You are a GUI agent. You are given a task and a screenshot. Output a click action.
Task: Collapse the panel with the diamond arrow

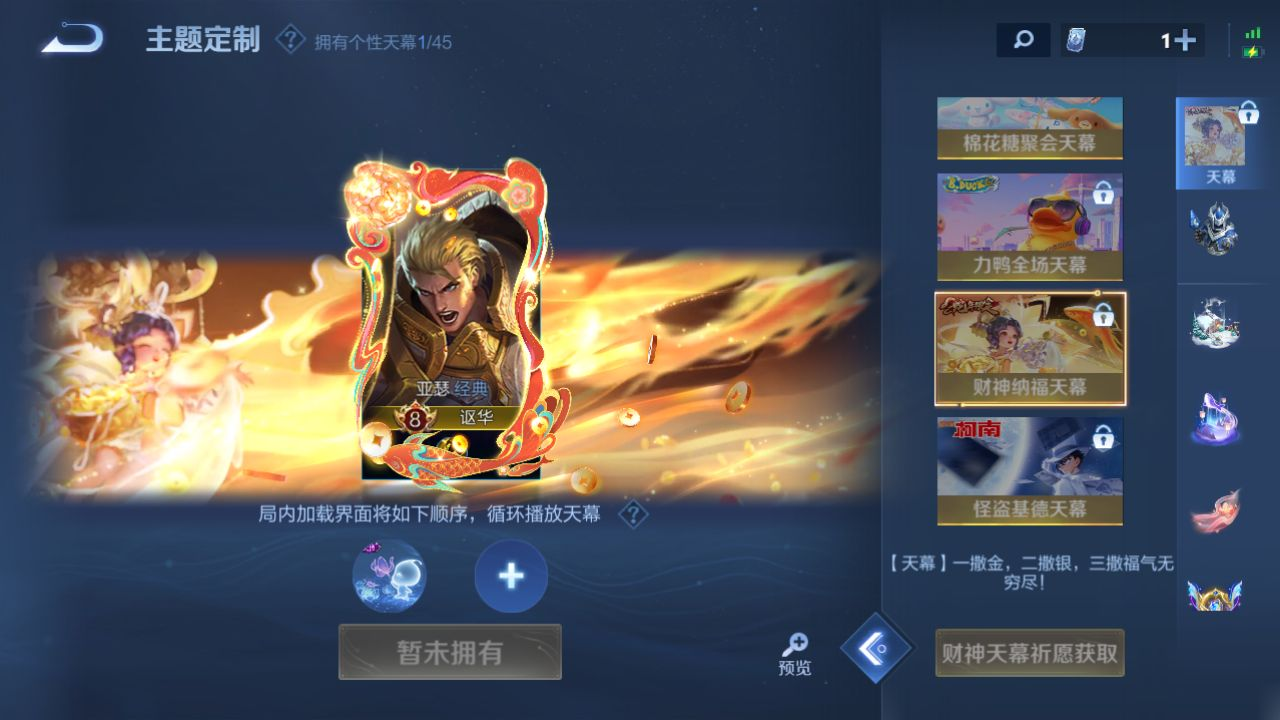point(876,648)
